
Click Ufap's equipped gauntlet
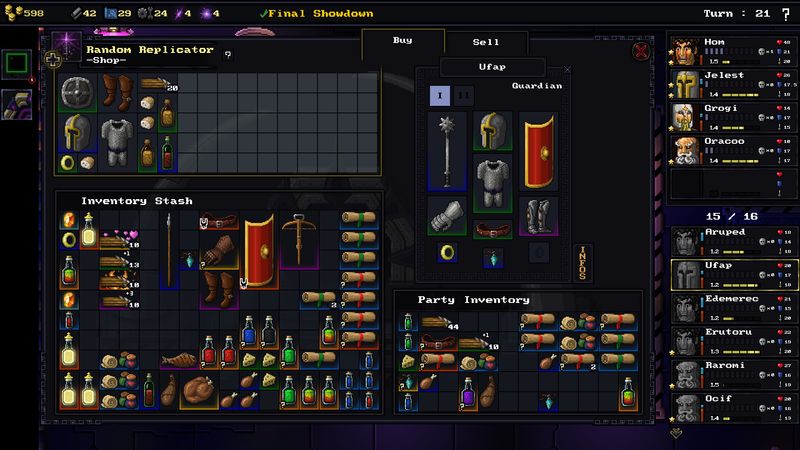(x=445, y=215)
